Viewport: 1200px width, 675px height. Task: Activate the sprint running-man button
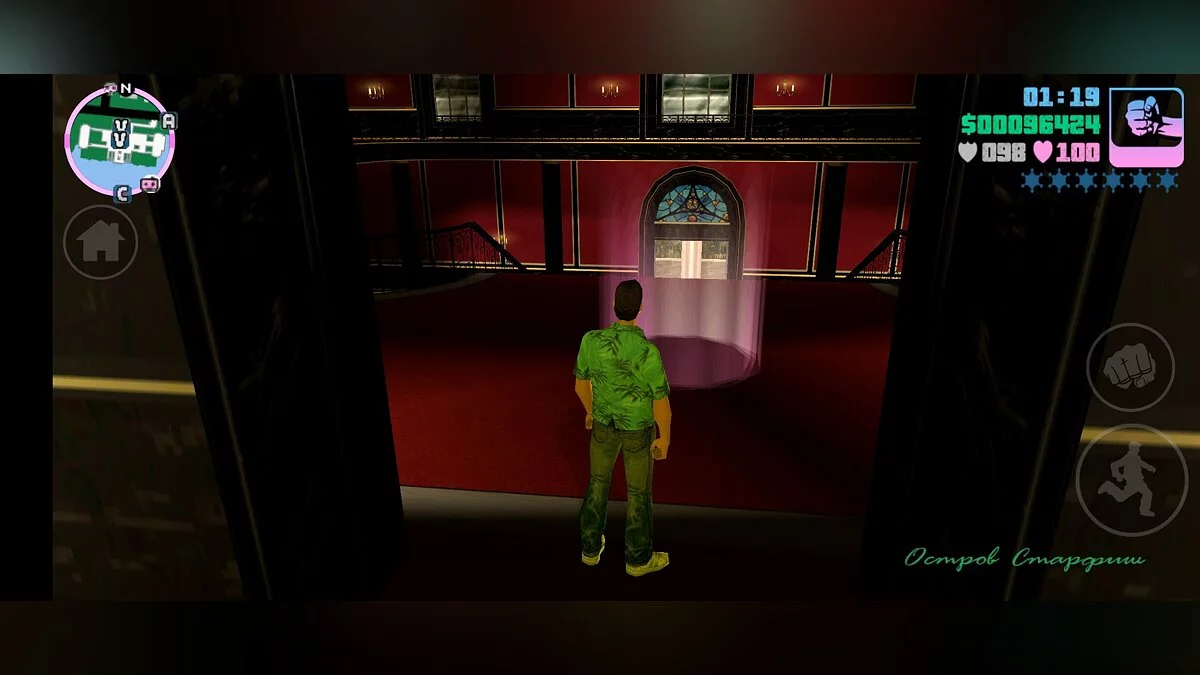point(1131,480)
